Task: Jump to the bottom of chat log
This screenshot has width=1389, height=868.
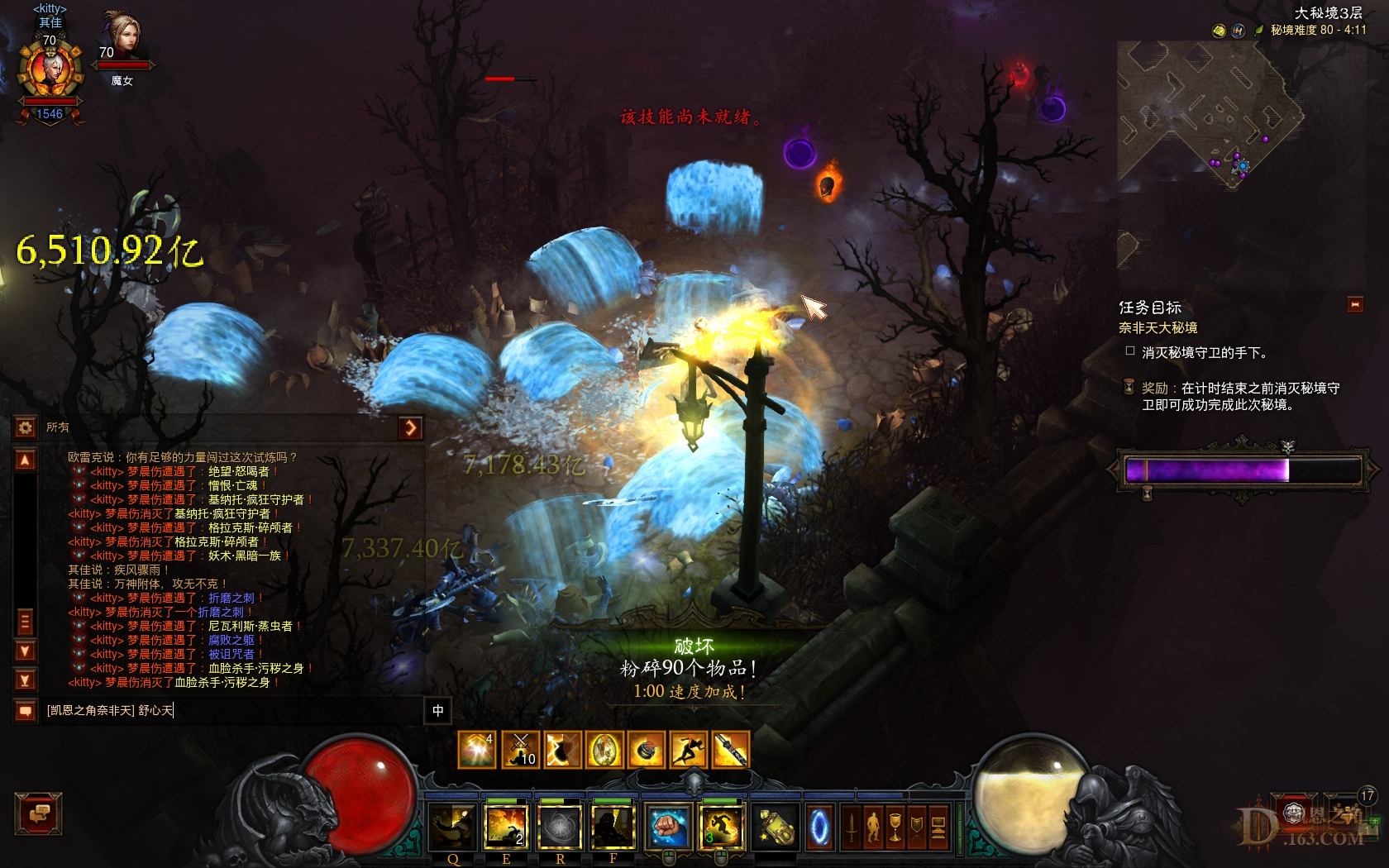Action: coord(25,680)
